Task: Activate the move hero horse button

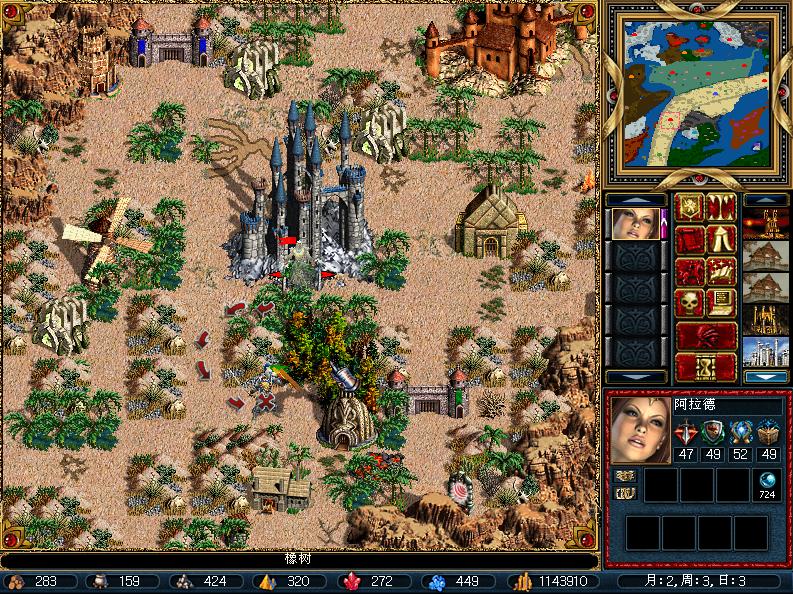Action: click(x=689, y=270)
